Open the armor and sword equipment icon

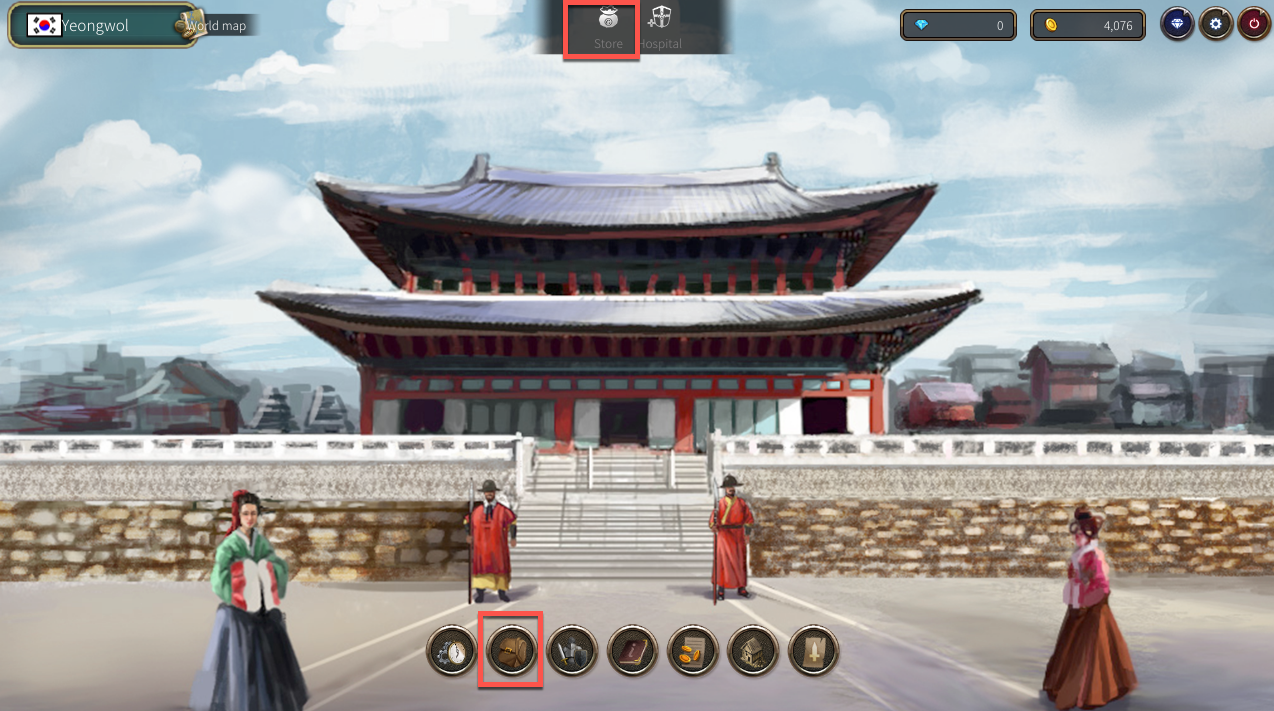pyautogui.click(x=572, y=651)
